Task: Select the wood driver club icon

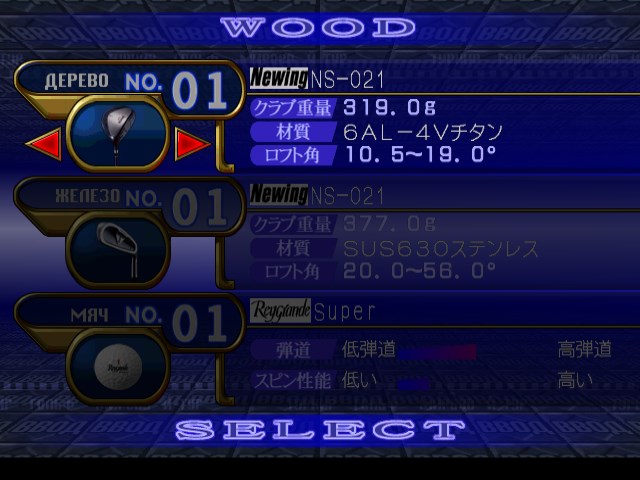Action: coord(118,131)
